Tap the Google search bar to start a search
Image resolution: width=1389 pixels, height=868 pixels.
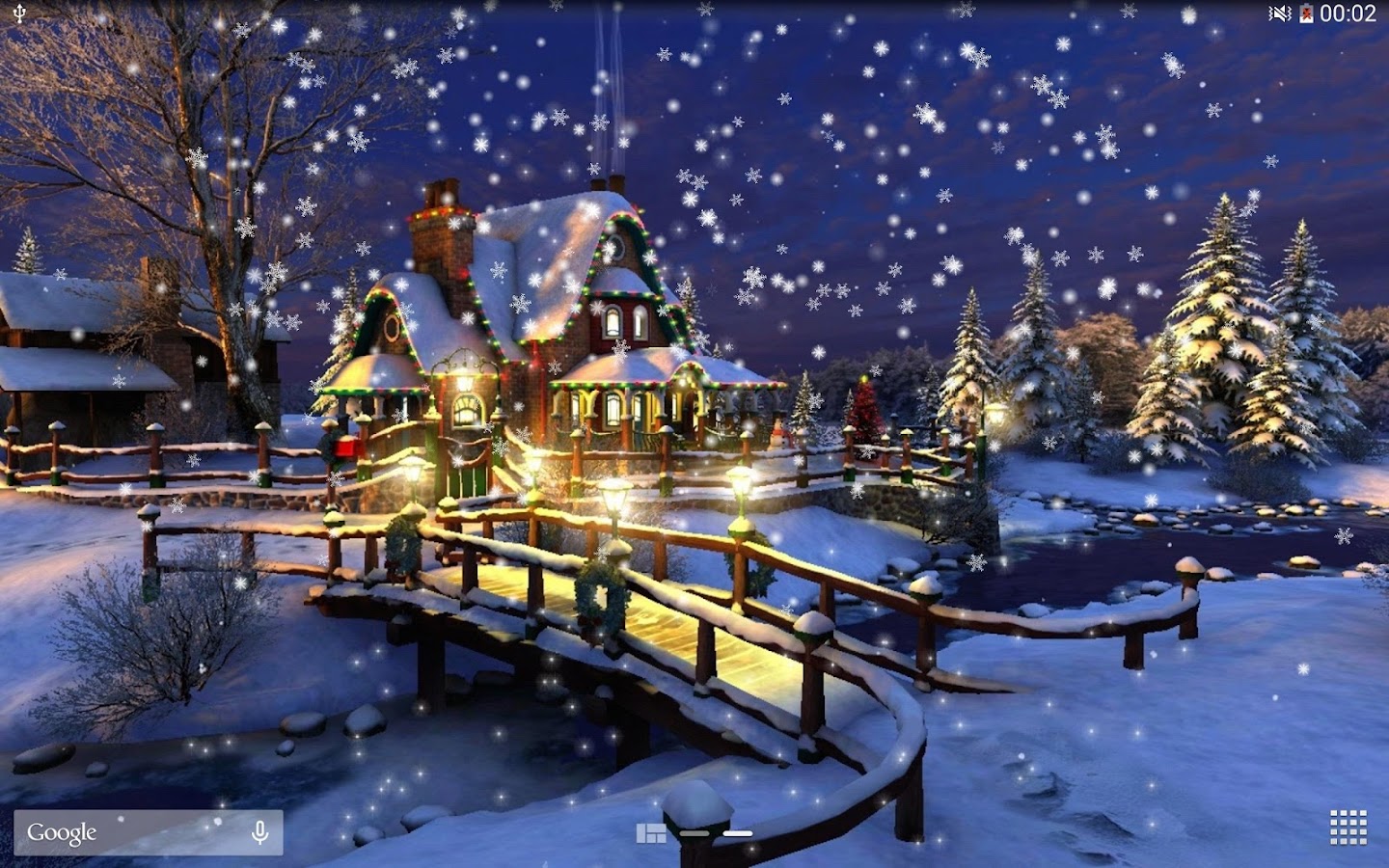[145, 830]
